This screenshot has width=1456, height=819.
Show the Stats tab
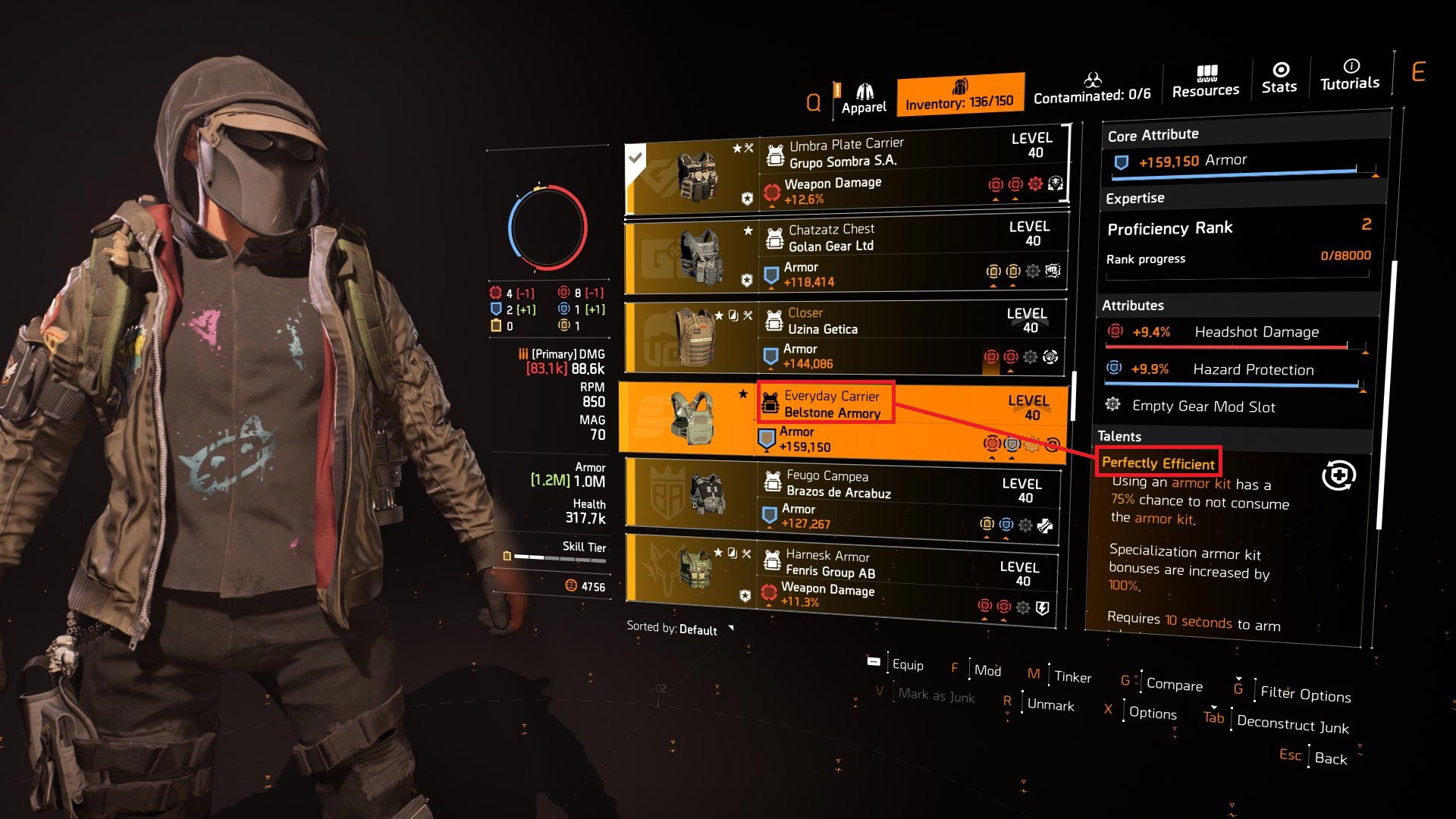click(x=1279, y=78)
